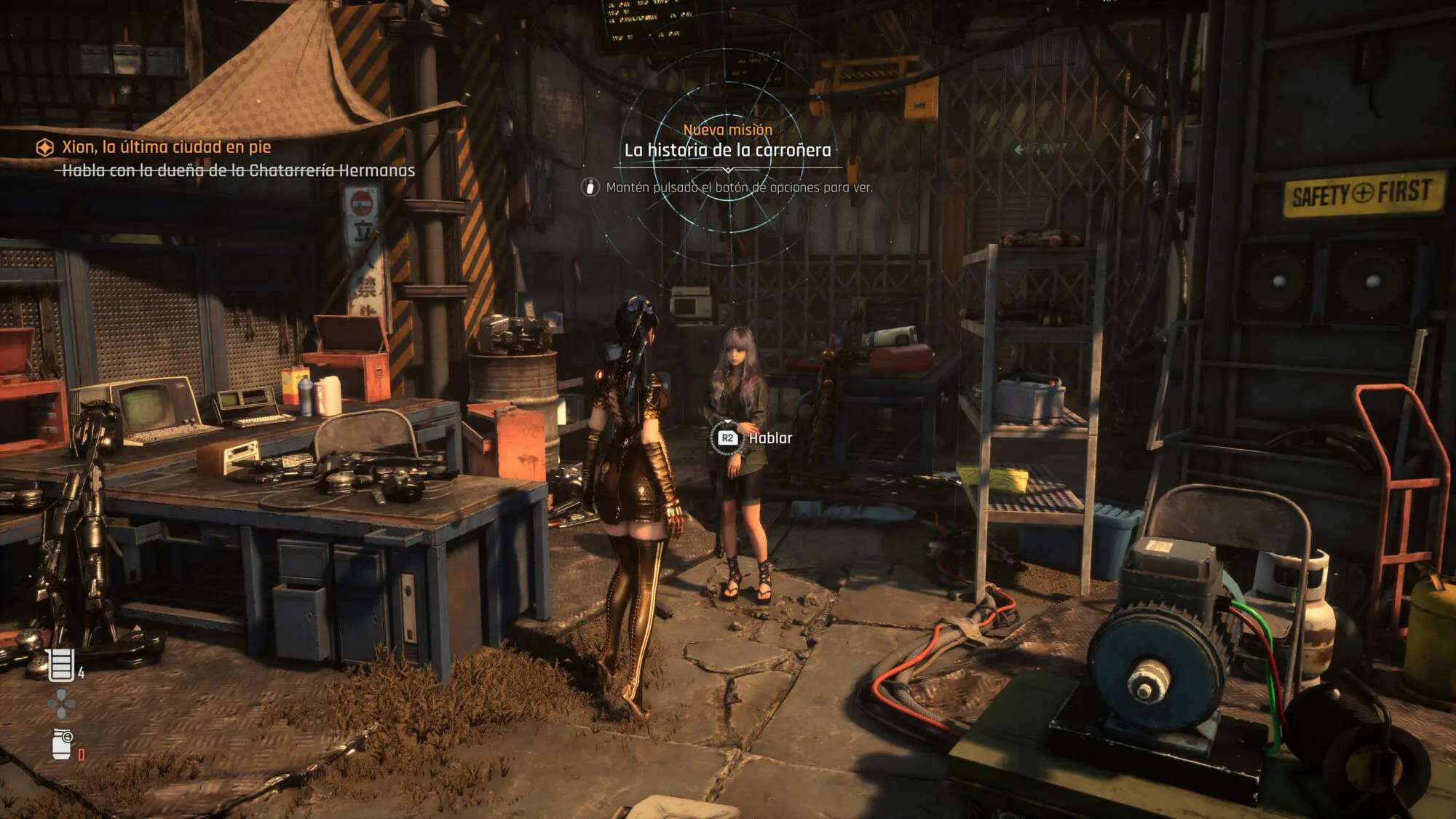Select the canister item icon showing 0
Image resolution: width=1456 pixels, height=819 pixels.
[63, 744]
